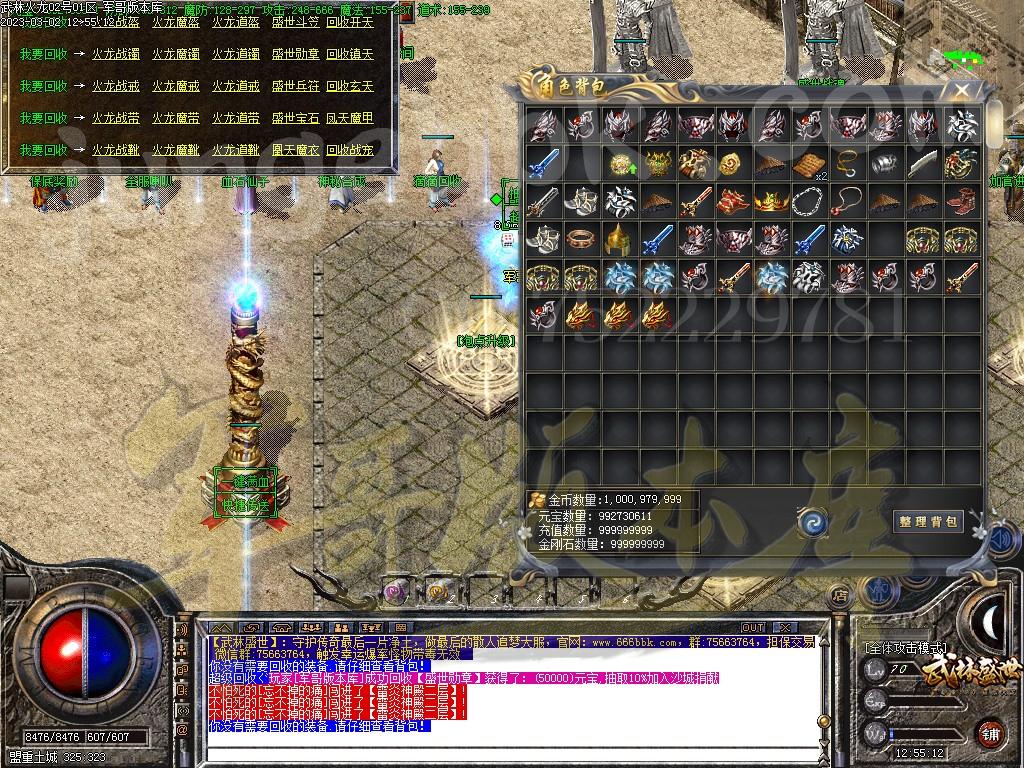
Task: Select the gold crown item in backpack
Action: (770, 201)
